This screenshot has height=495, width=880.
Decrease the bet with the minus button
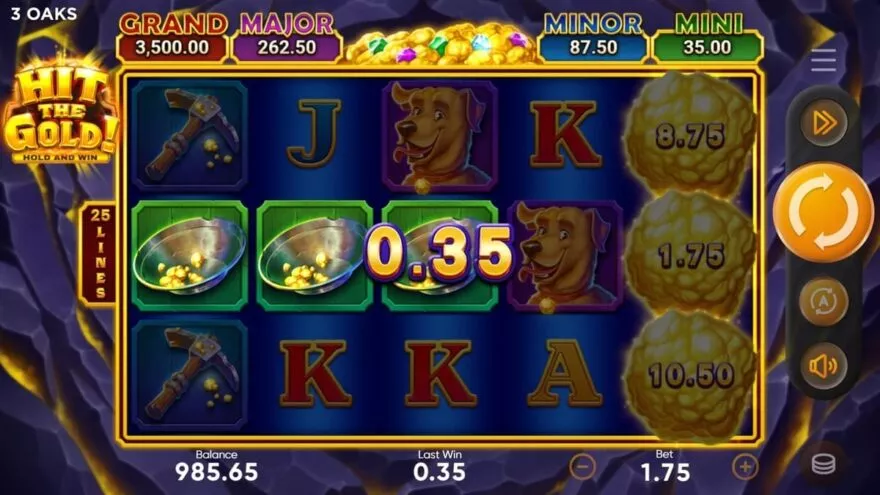click(583, 466)
